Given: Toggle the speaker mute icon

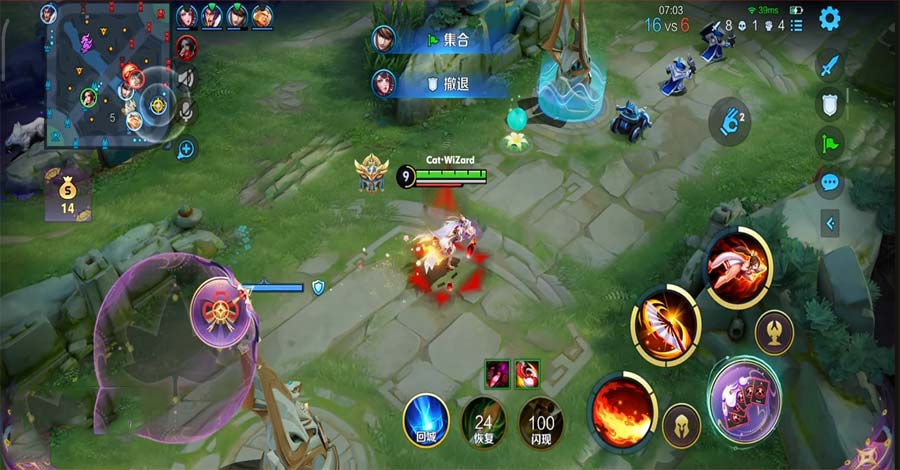Looking at the screenshot, I should (x=186, y=78).
